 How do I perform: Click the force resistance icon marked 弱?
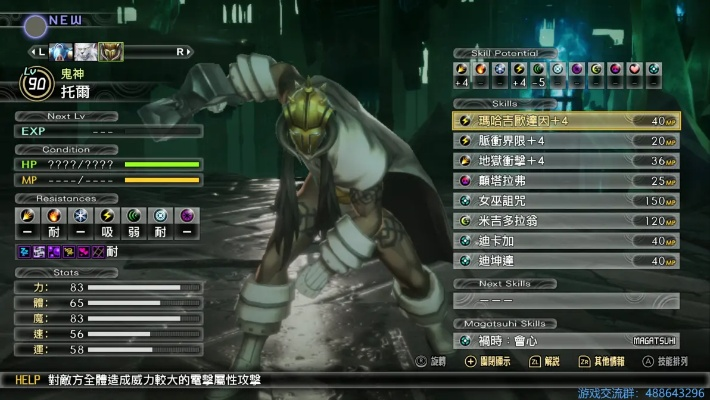[133, 216]
